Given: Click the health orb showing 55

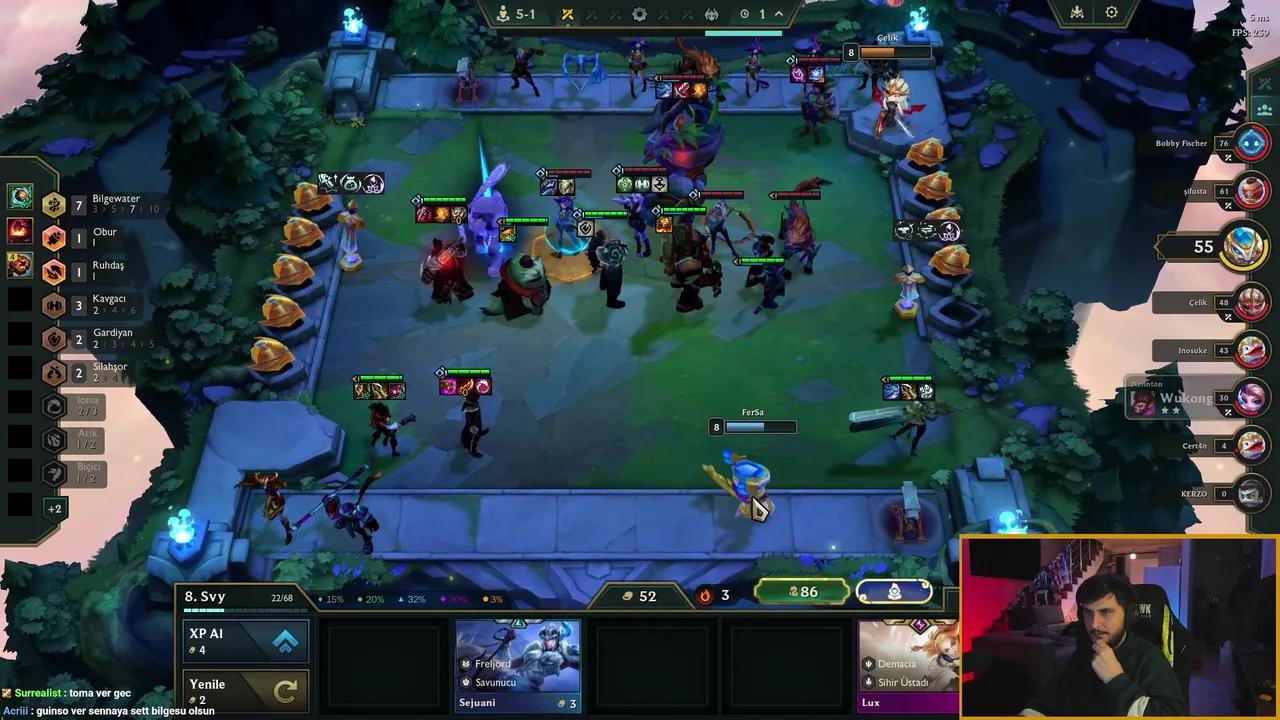Looking at the screenshot, I should (x=1243, y=246).
